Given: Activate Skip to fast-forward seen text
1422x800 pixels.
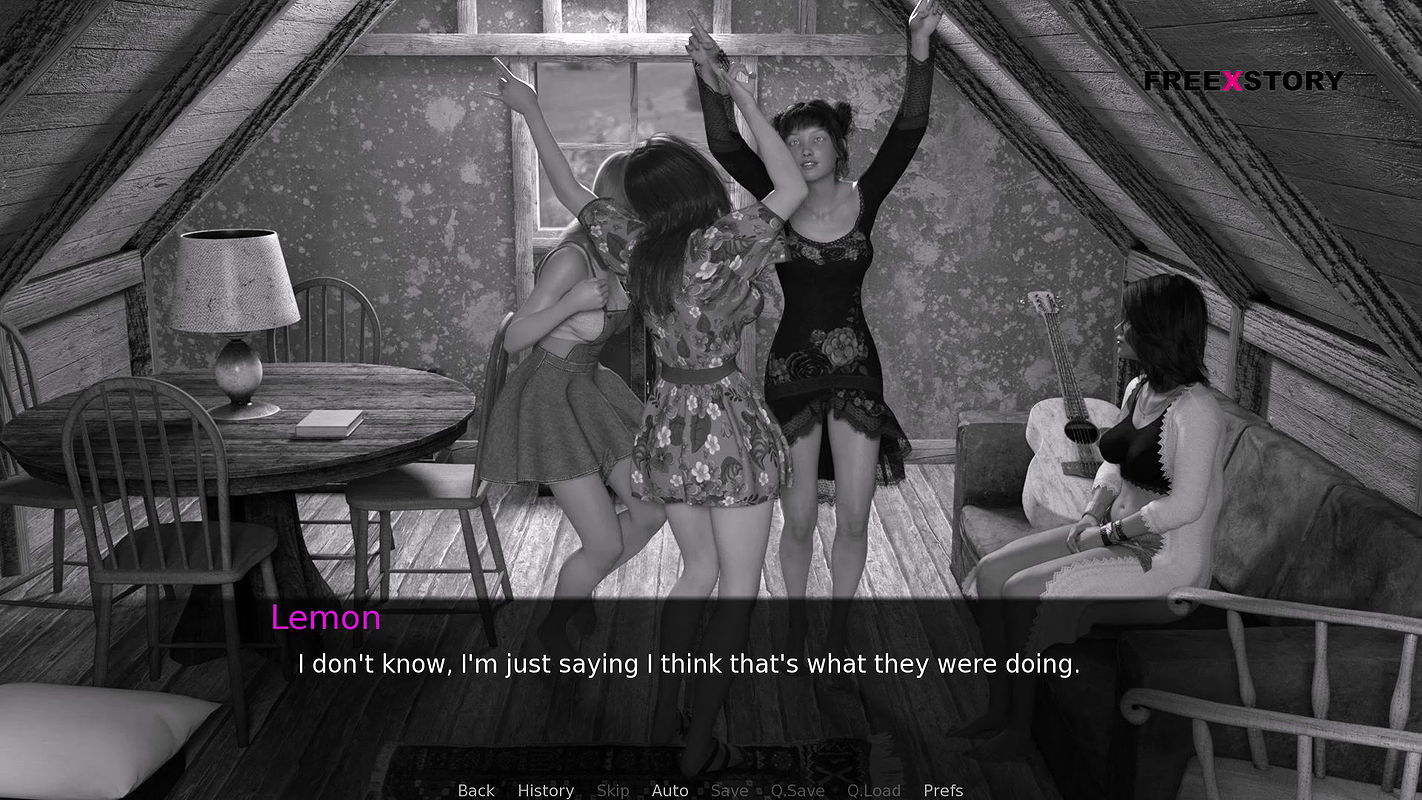Looking at the screenshot, I should (x=613, y=790).
